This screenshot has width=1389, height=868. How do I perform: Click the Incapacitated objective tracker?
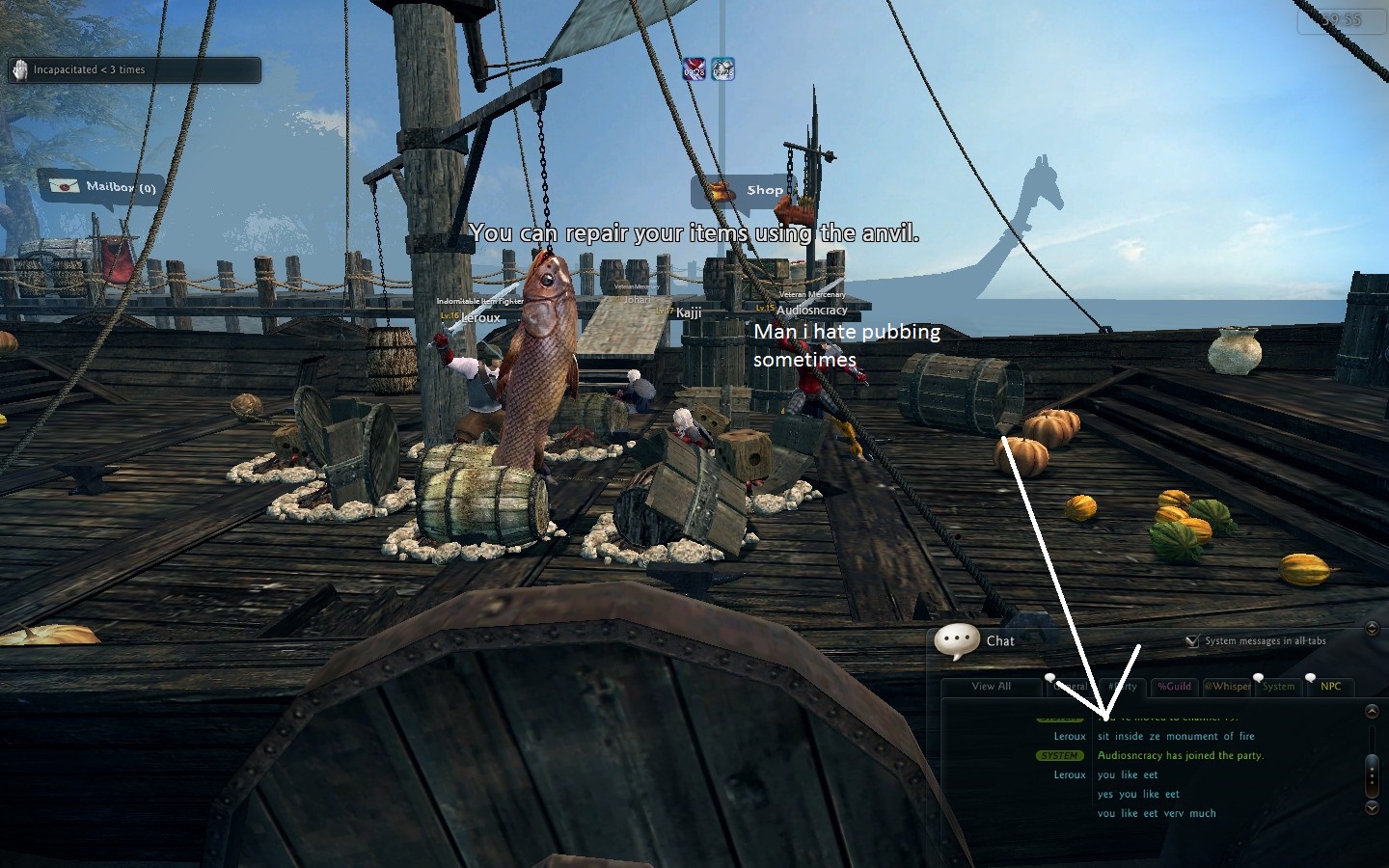click(135, 69)
